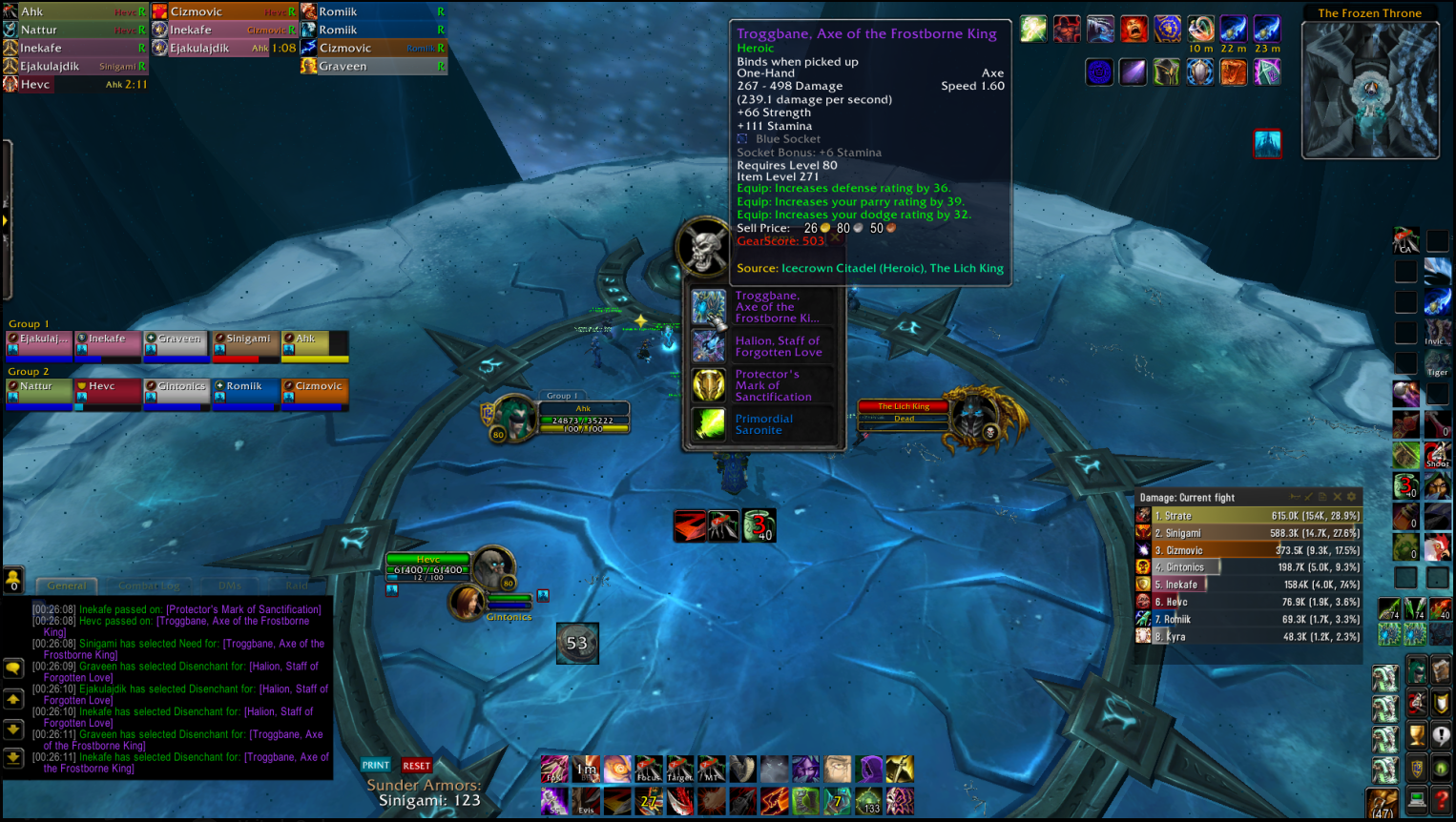Click The Lich King target frame
Screen dimensions: 1456x822
point(904,412)
